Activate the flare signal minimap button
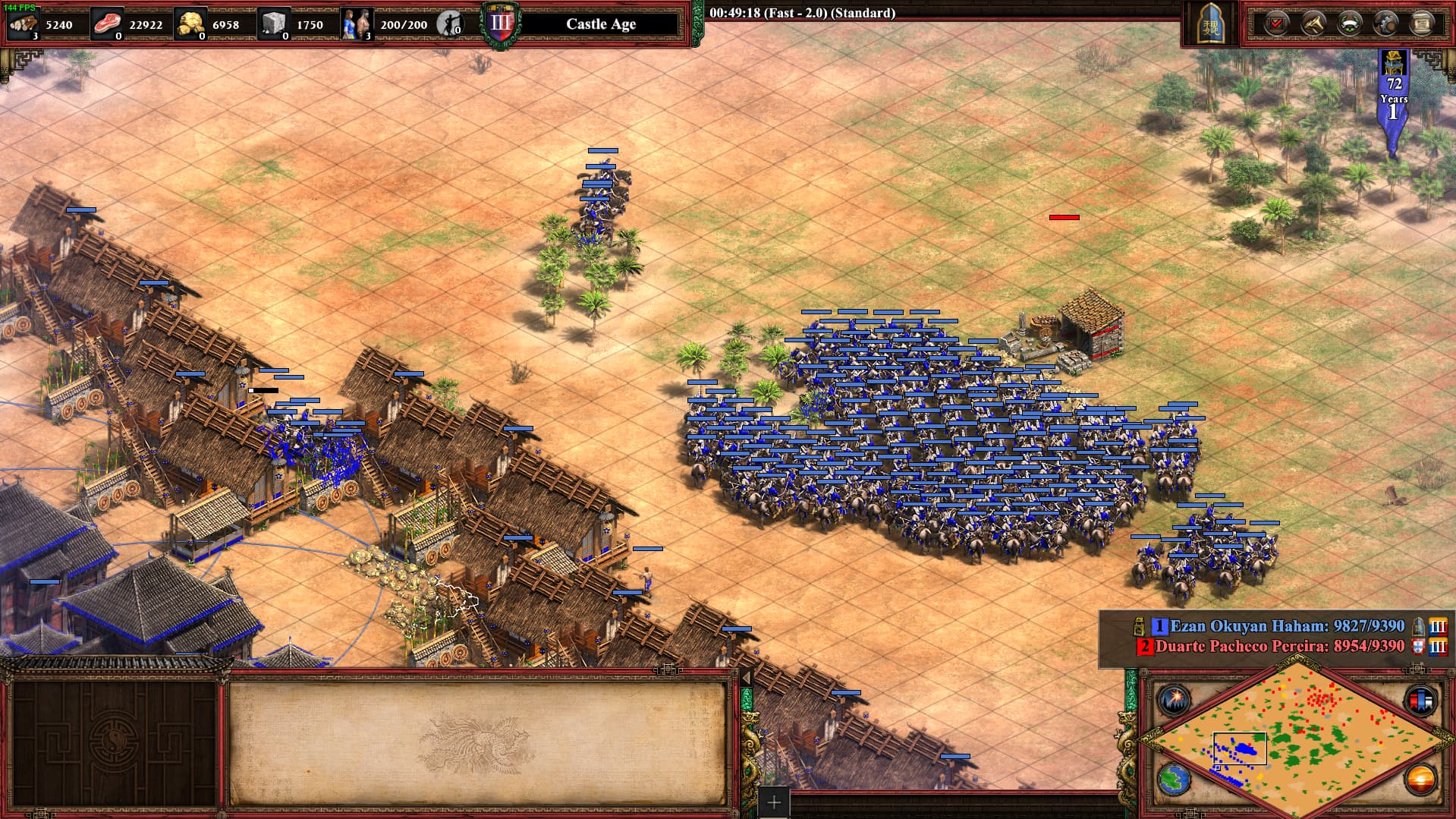Screen dimensions: 1456x819 click(1174, 700)
